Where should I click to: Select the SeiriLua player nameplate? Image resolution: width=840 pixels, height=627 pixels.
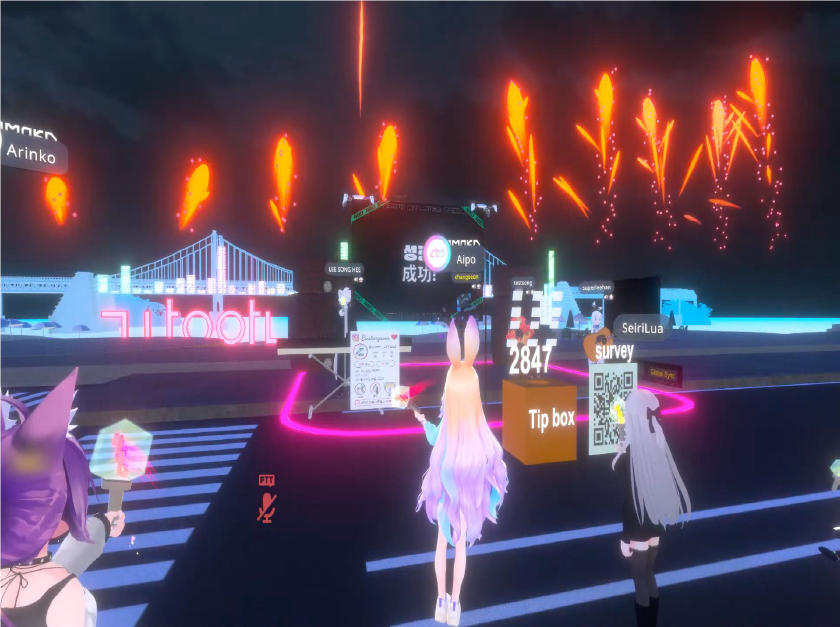(x=641, y=327)
